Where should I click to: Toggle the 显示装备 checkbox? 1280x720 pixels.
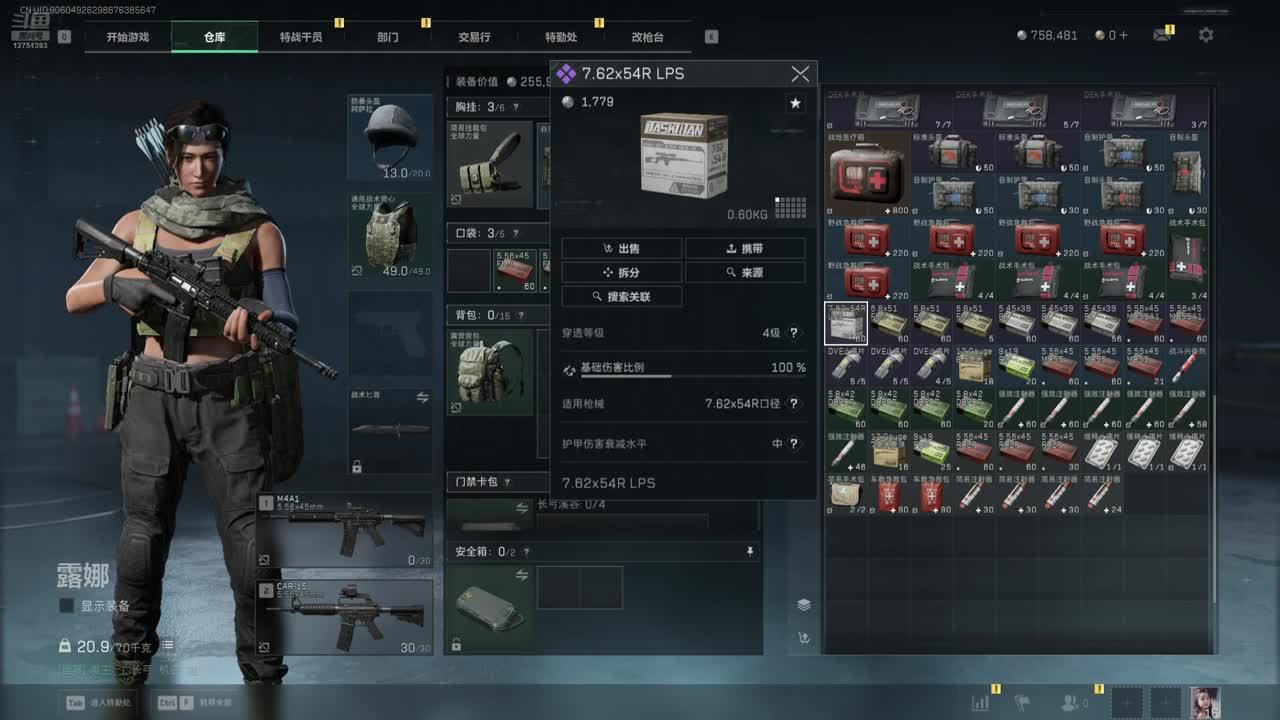coord(67,606)
